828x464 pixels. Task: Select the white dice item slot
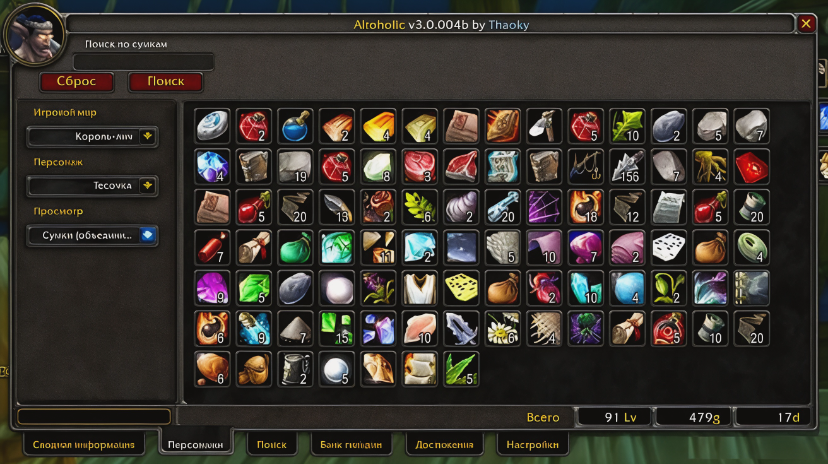pos(669,247)
